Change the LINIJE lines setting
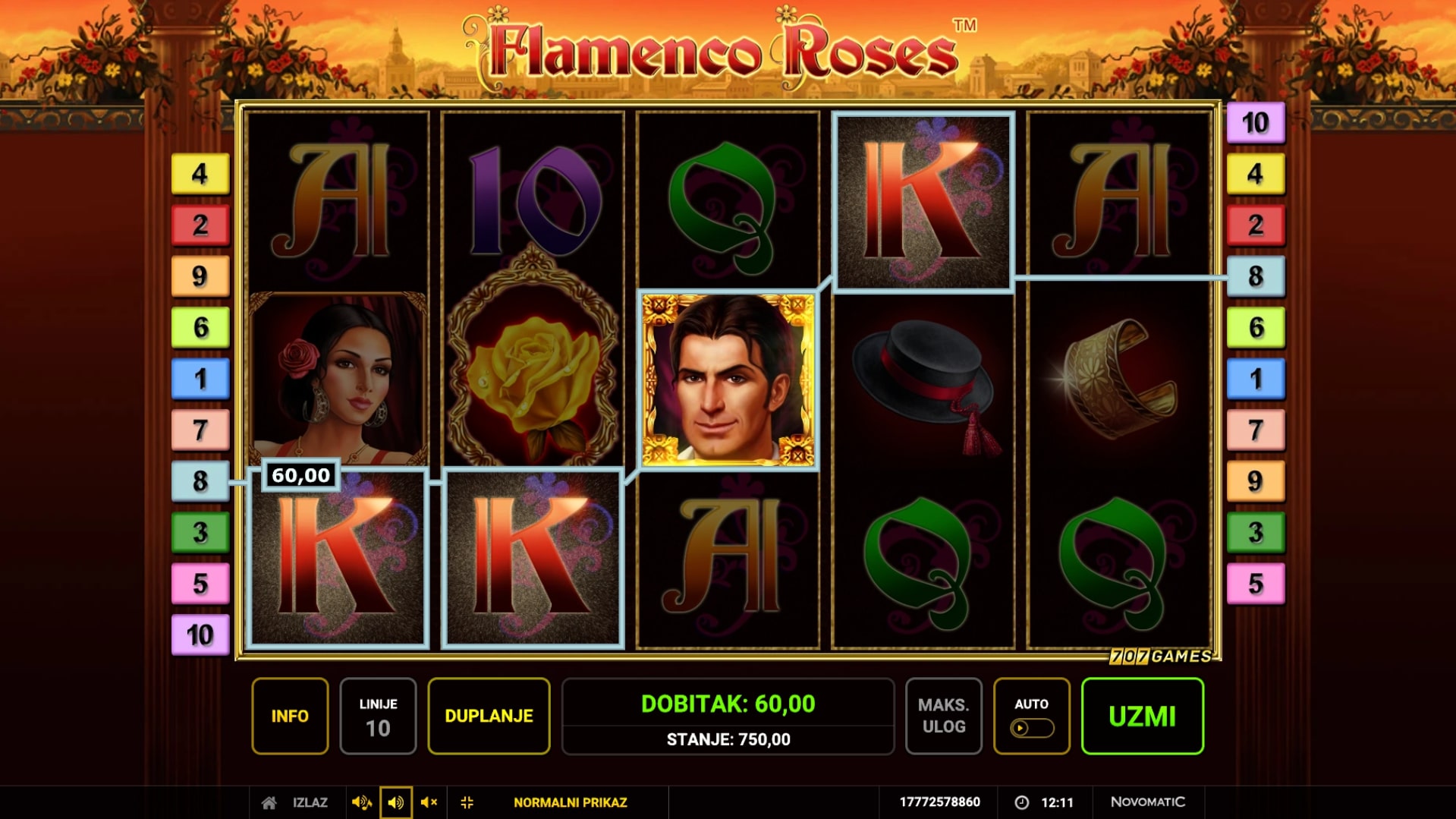1456x819 pixels. coord(378,716)
